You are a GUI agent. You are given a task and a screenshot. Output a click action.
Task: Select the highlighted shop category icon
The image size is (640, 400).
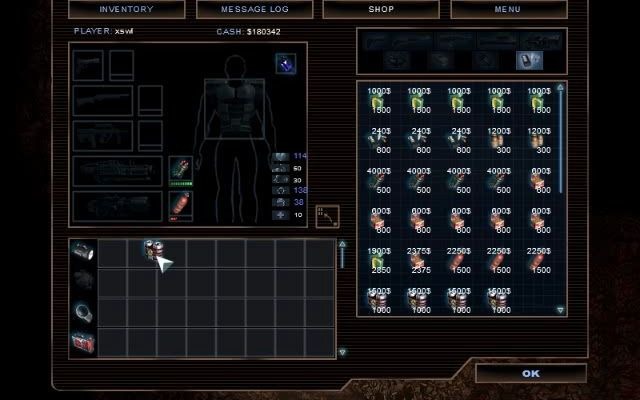coord(527,60)
